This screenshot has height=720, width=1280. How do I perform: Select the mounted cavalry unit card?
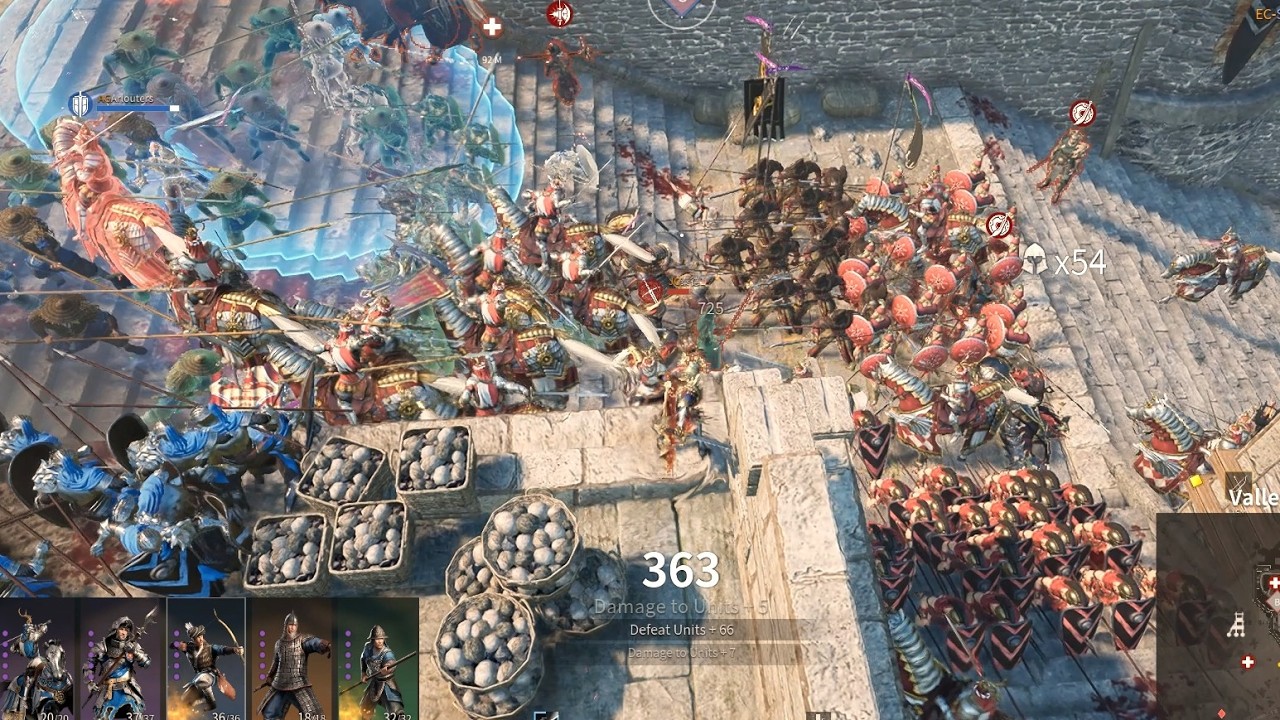pos(40,658)
